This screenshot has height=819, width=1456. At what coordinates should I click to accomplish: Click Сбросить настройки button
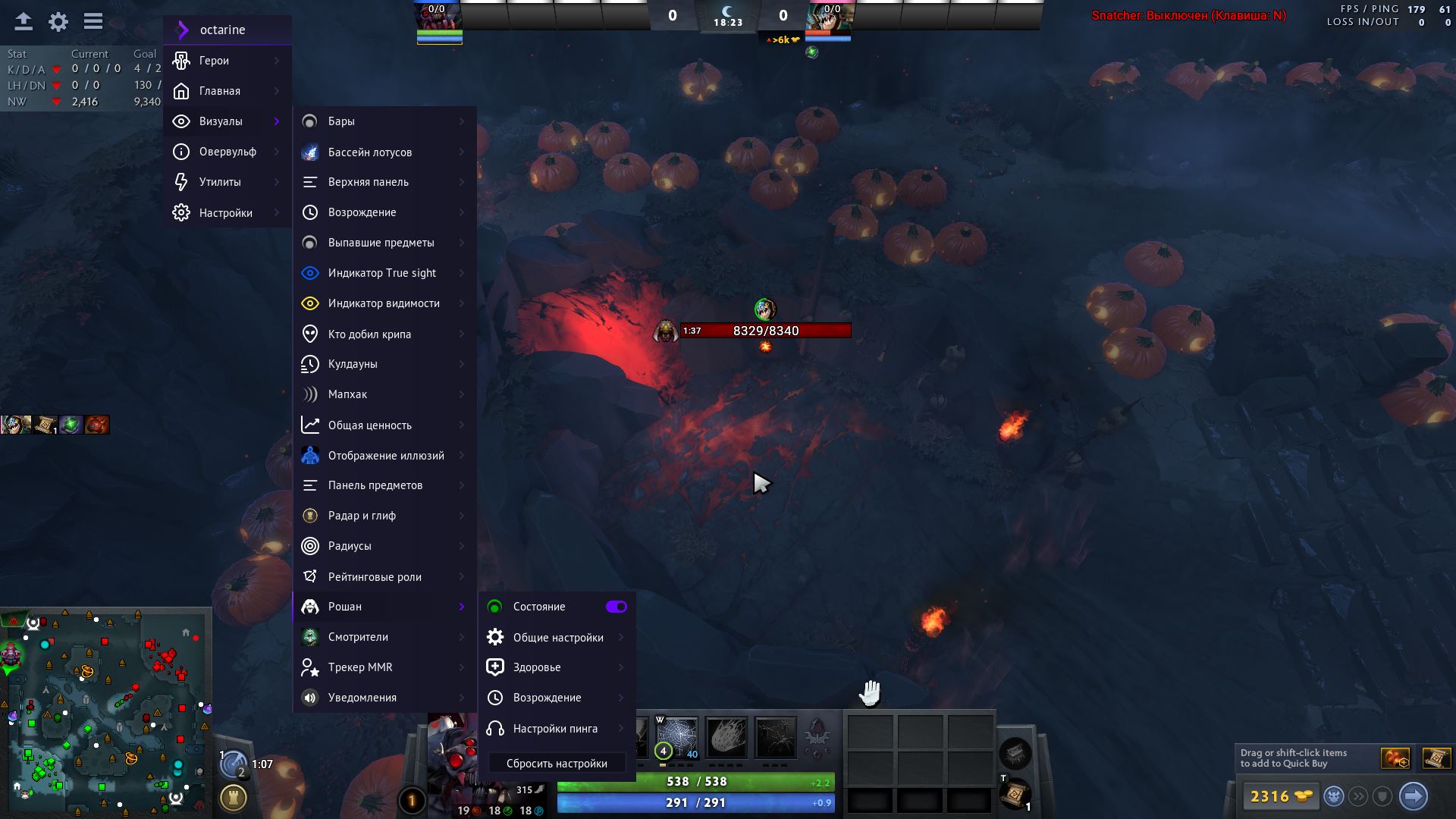(557, 764)
